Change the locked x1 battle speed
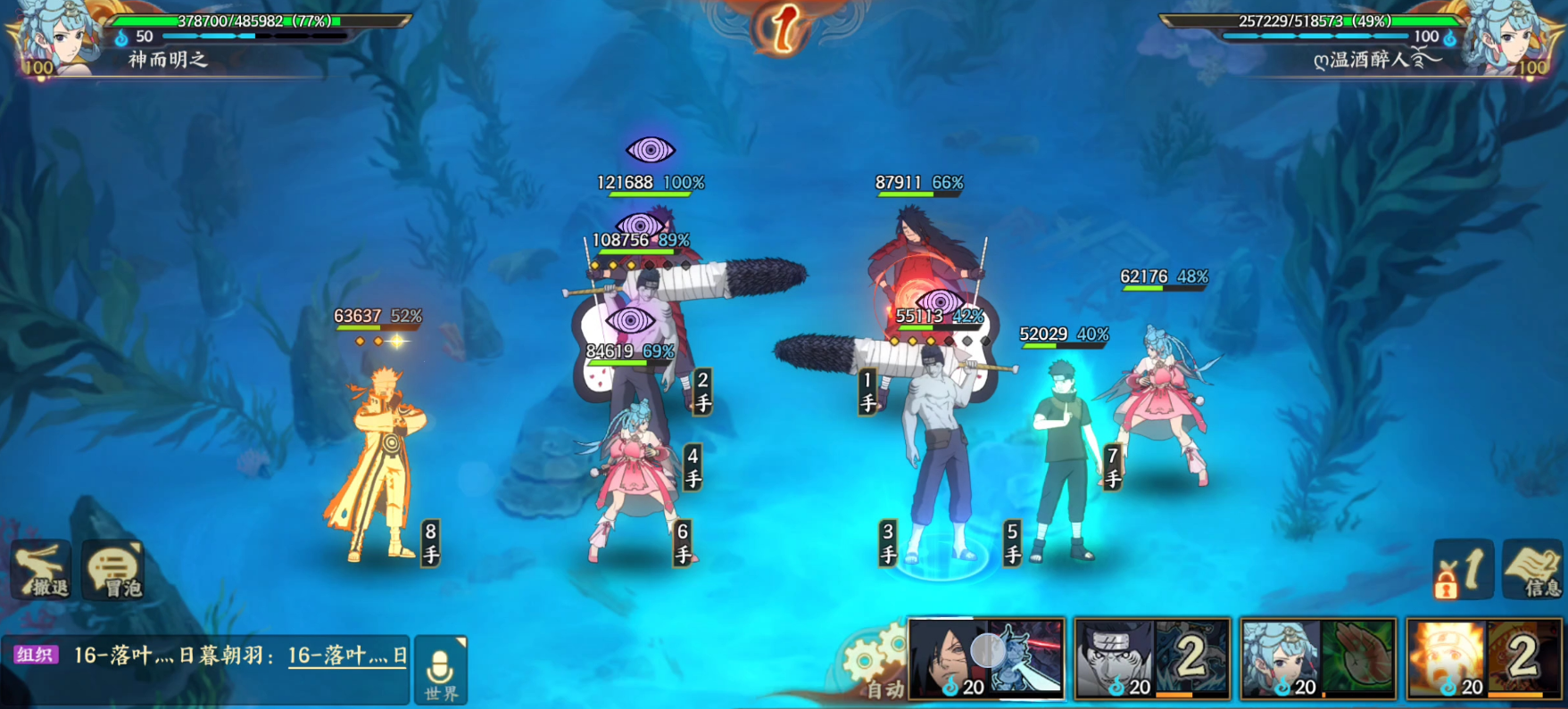This screenshot has width=1568, height=709. click(1462, 570)
